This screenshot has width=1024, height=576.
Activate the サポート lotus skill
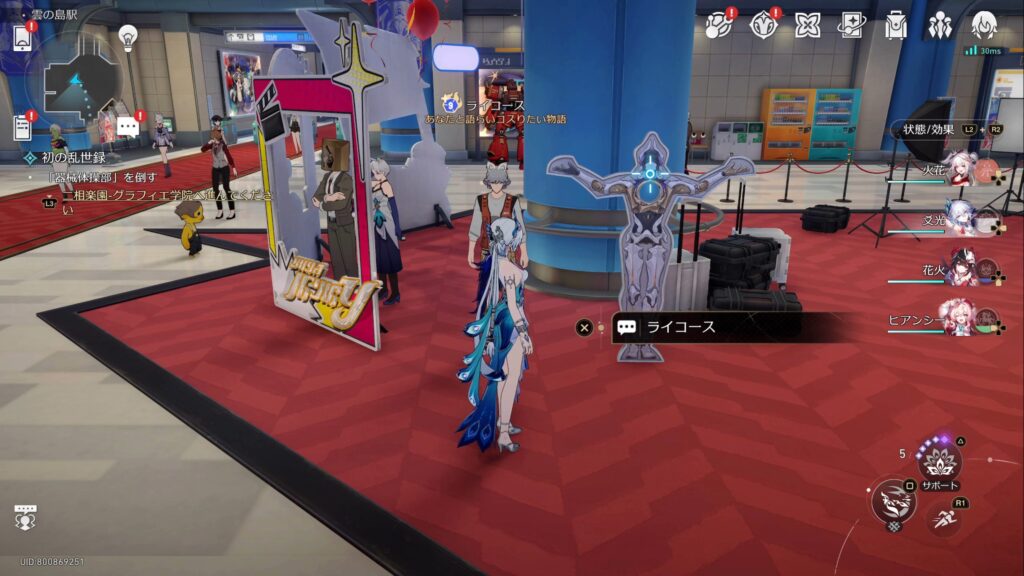(939, 462)
